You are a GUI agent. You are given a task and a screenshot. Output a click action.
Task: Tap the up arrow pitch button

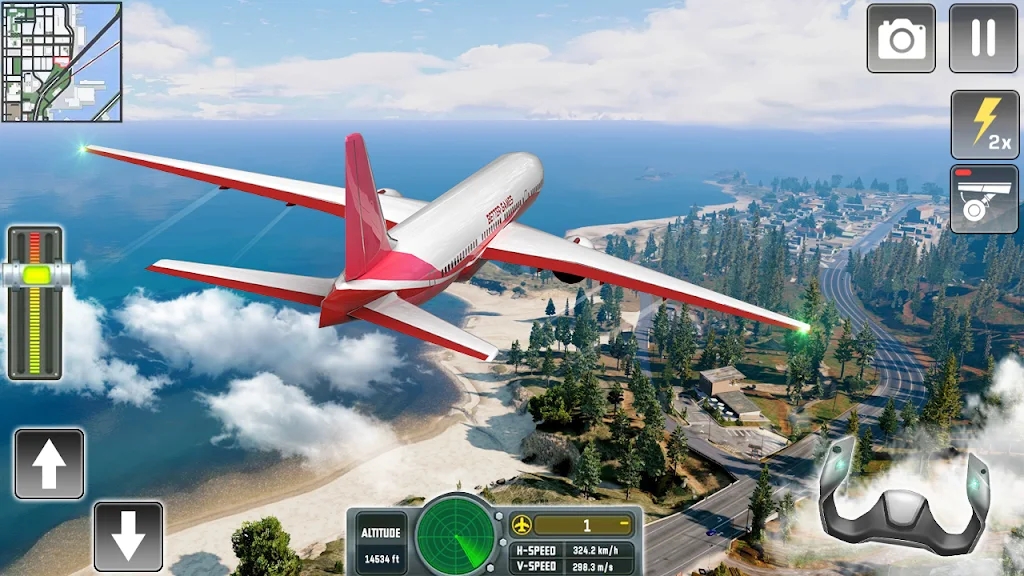[x=49, y=464]
